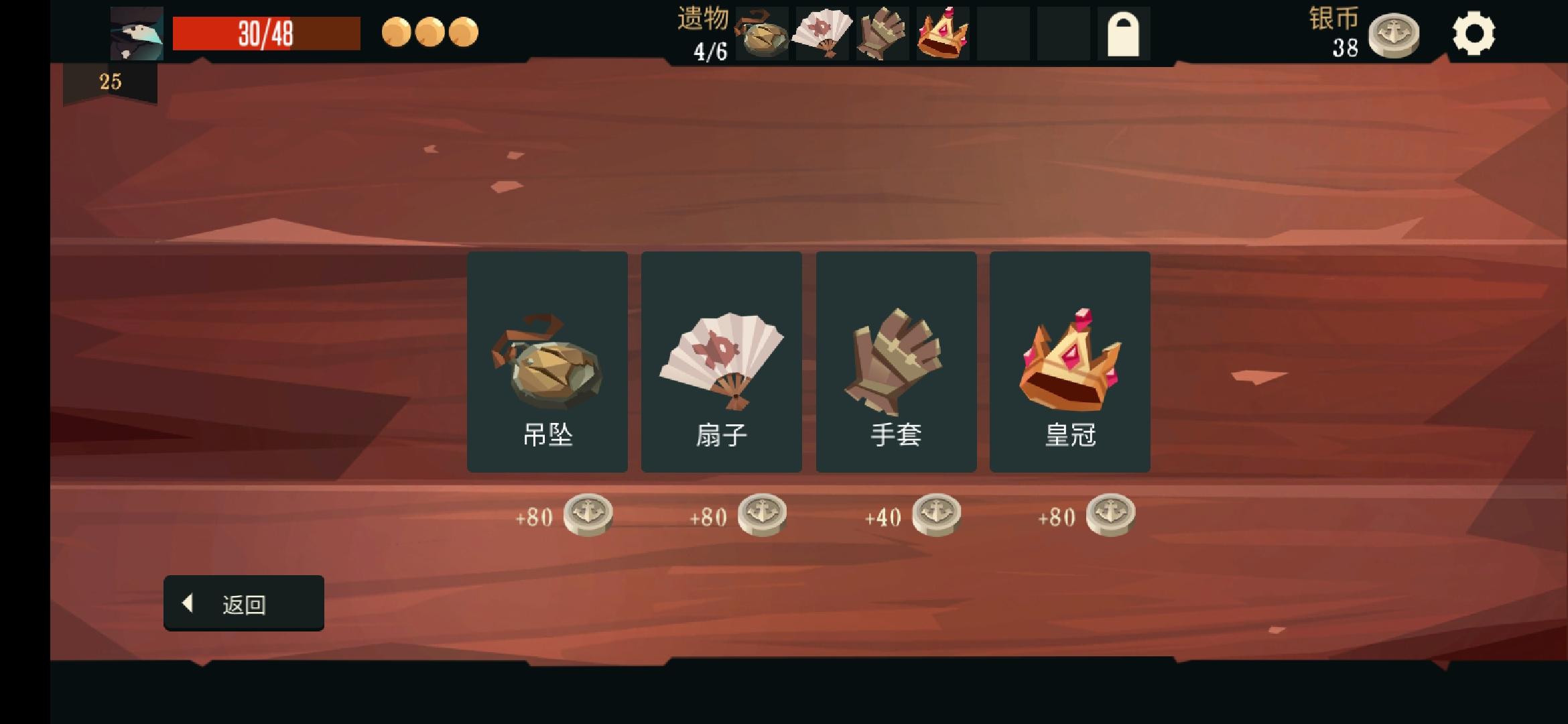1568x724 pixels.
Task: Click the pouch relic in the relic bar
Action: coord(763,37)
